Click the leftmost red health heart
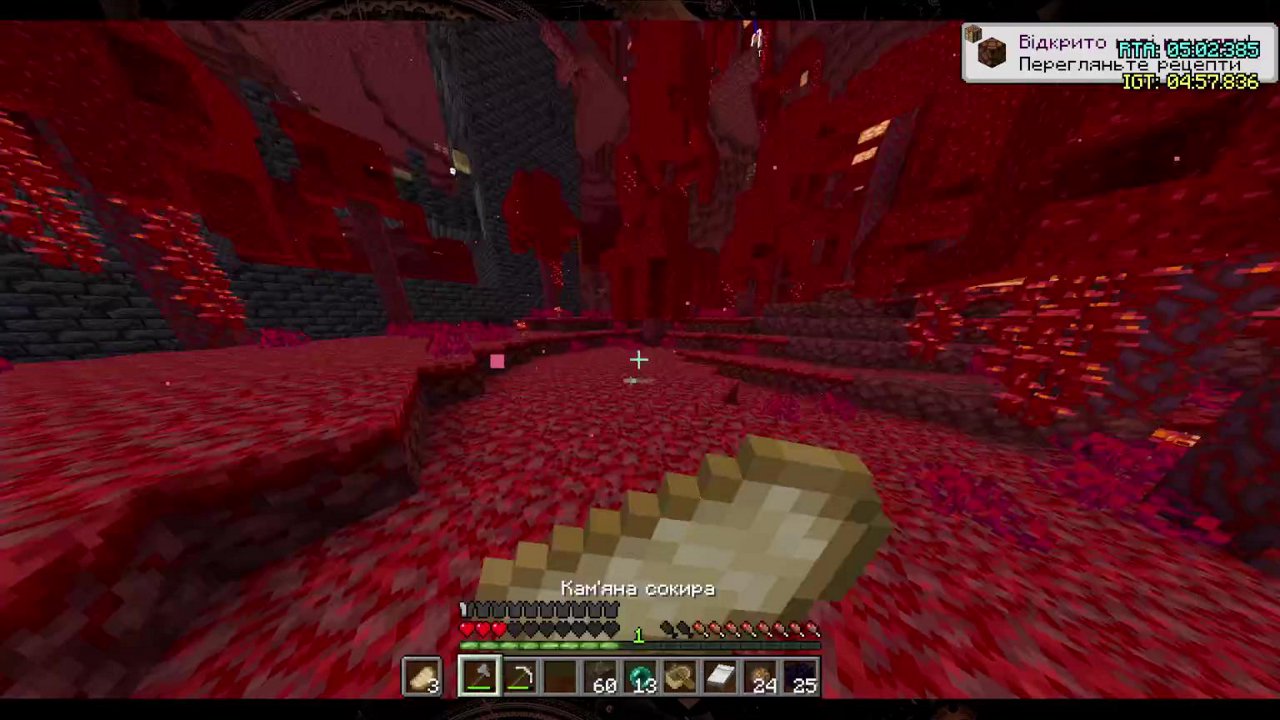Screen dimensions: 1280x720 (465, 630)
